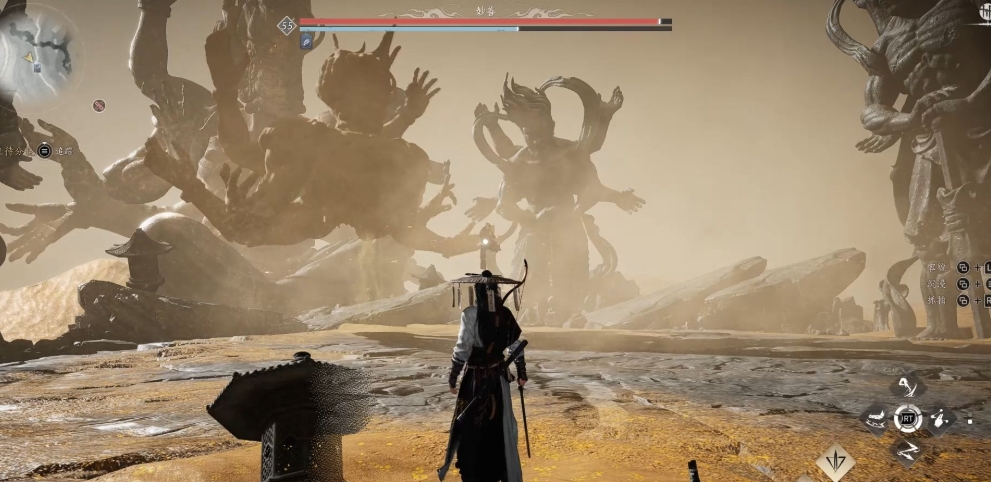Select the blue marker on the minimap
The width and height of the screenshot is (991, 482).
pos(38,68)
